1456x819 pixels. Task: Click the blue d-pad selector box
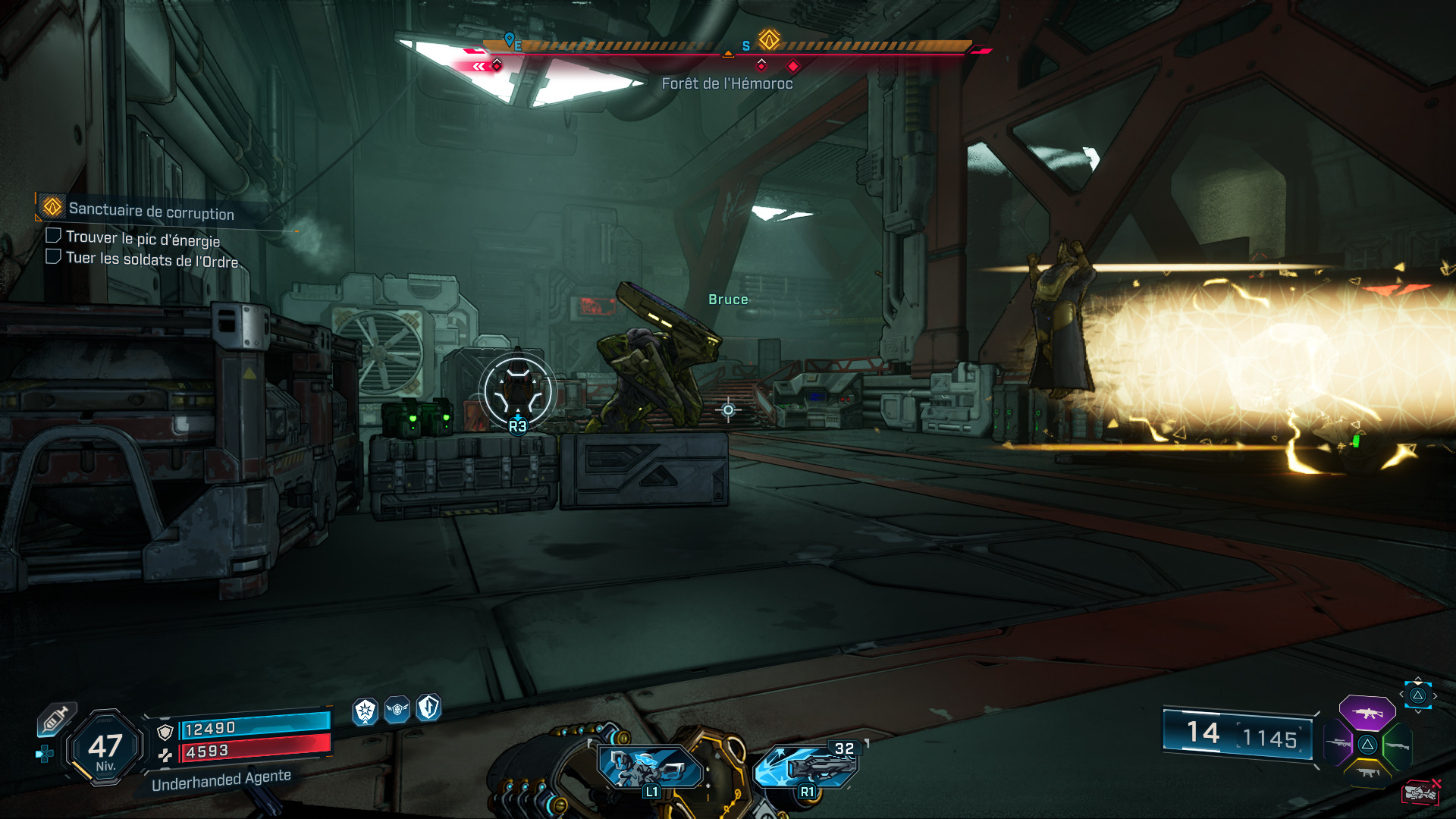coord(1417,695)
